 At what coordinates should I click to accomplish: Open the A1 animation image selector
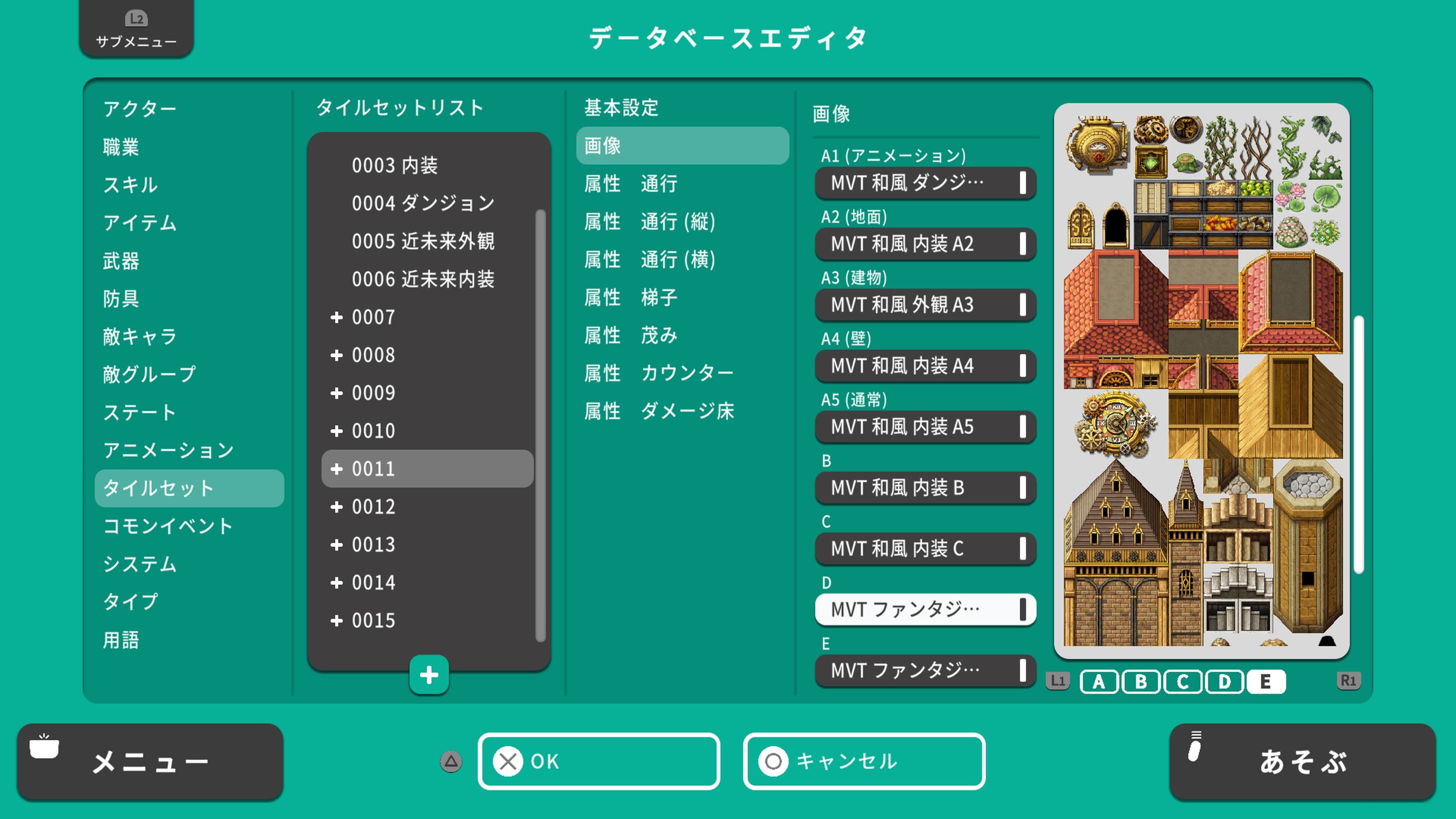[925, 182]
